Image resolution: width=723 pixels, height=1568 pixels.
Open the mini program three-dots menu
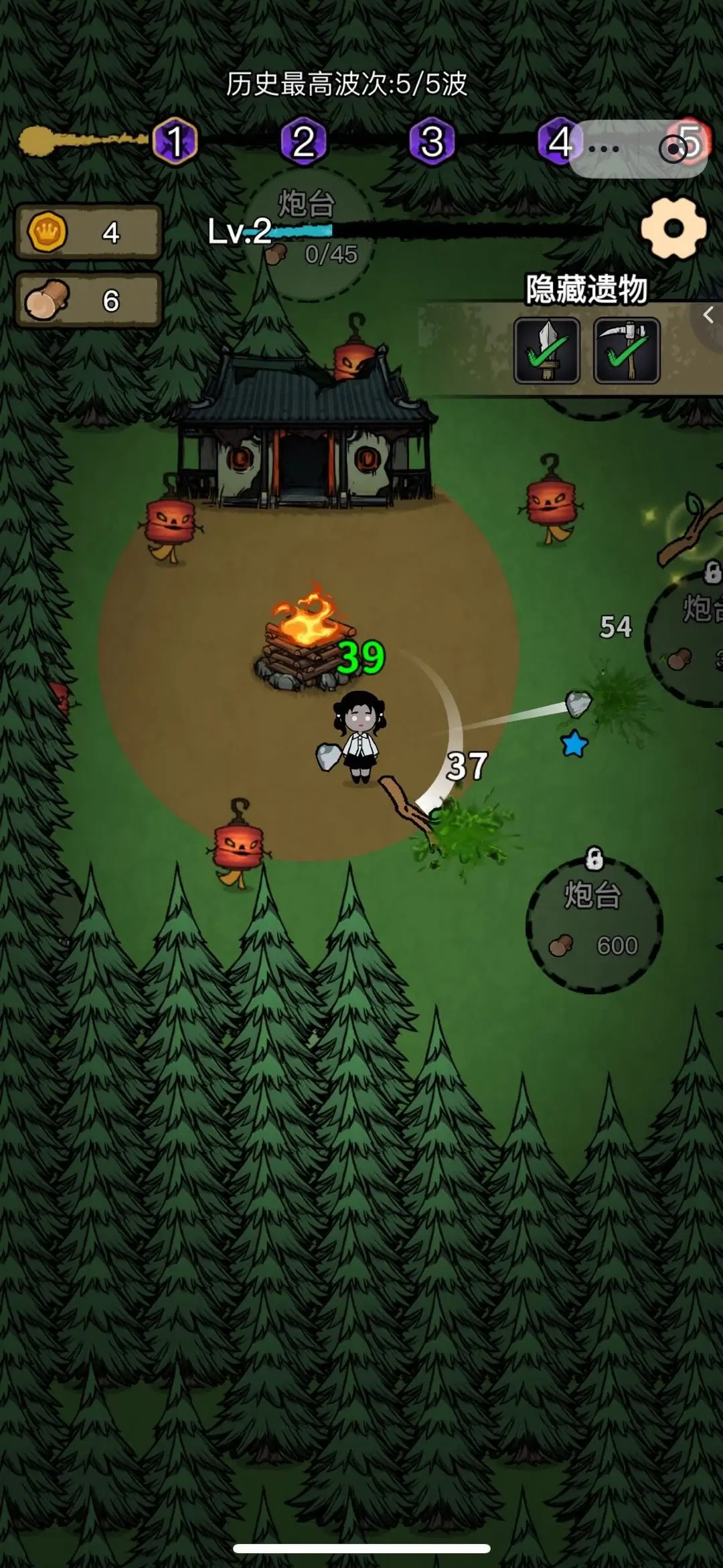point(603,149)
